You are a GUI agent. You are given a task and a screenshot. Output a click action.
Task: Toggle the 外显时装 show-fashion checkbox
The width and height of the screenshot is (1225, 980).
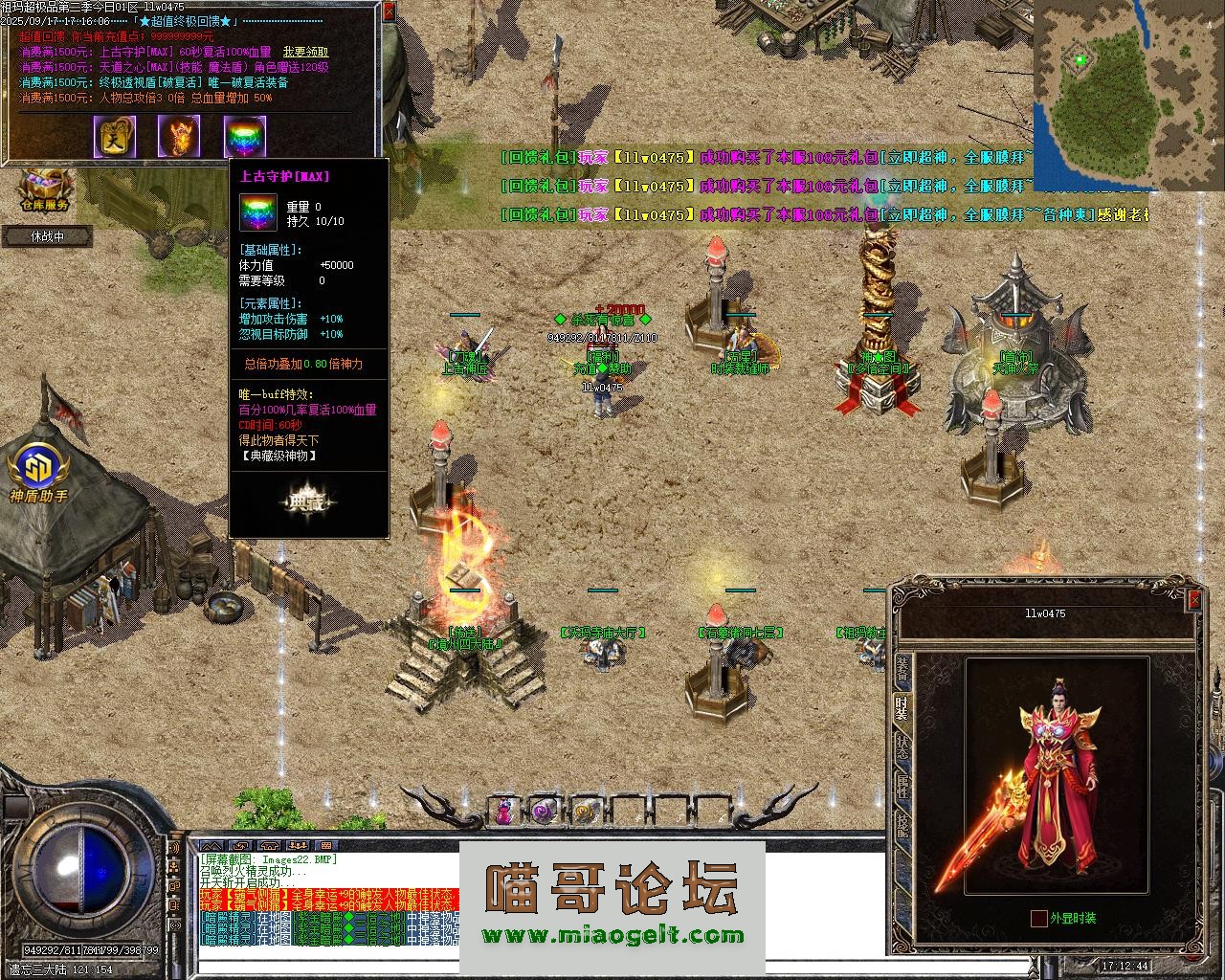pos(1038,919)
